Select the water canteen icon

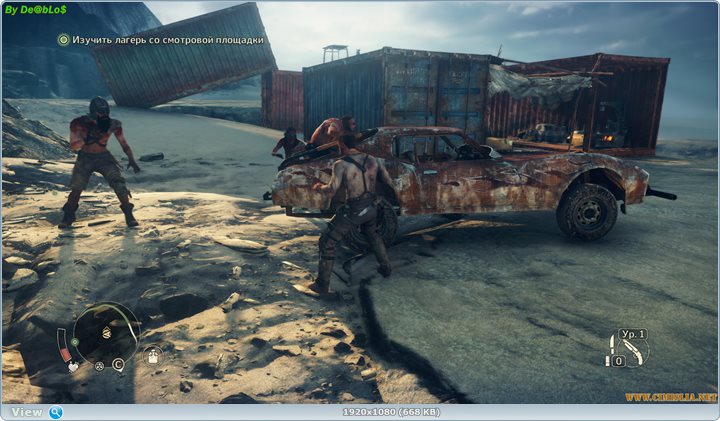pos(153,355)
